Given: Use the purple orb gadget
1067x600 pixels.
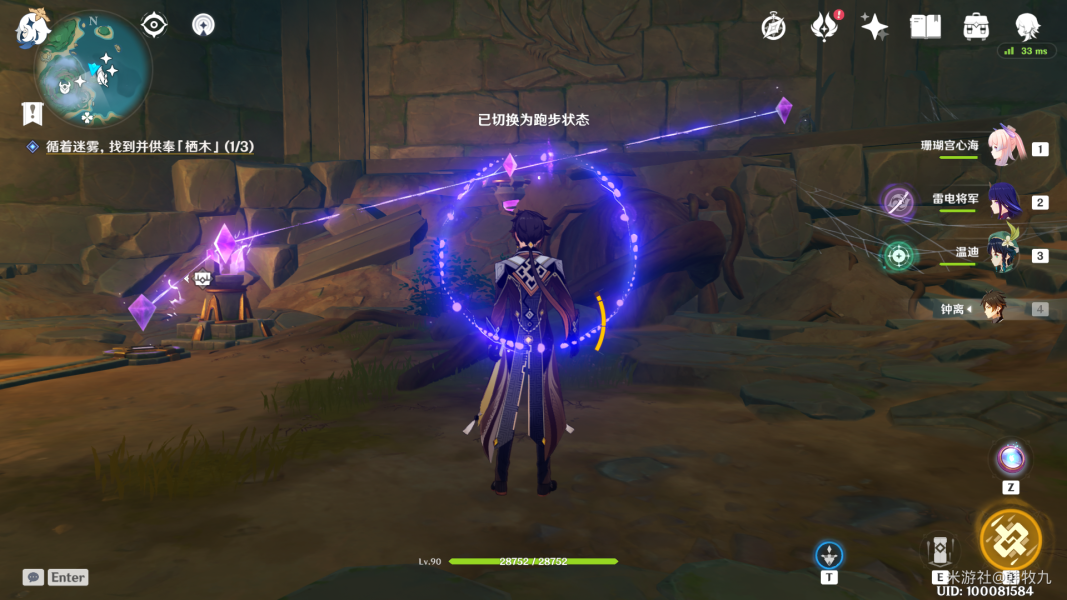Looking at the screenshot, I should [x=1011, y=459].
